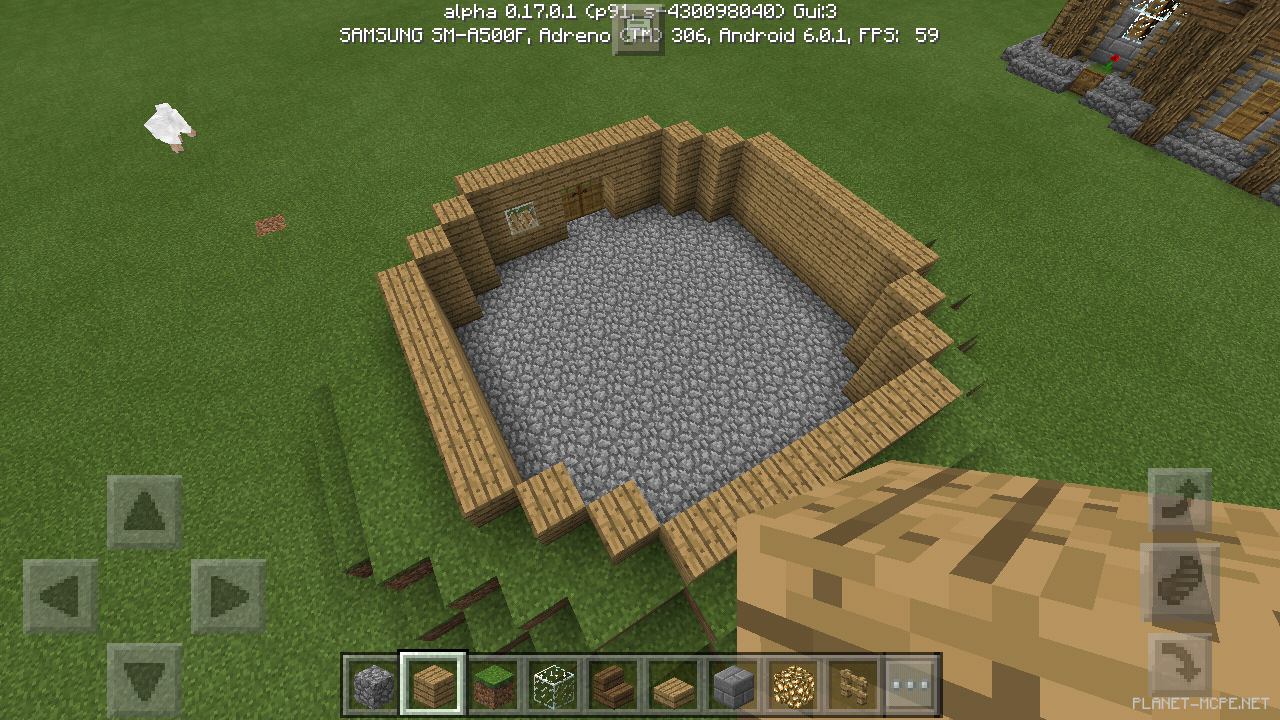Select the oak wood planks hotbar slot
The height and width of the screenshot is (720, 1280).
tap(432, 684)
